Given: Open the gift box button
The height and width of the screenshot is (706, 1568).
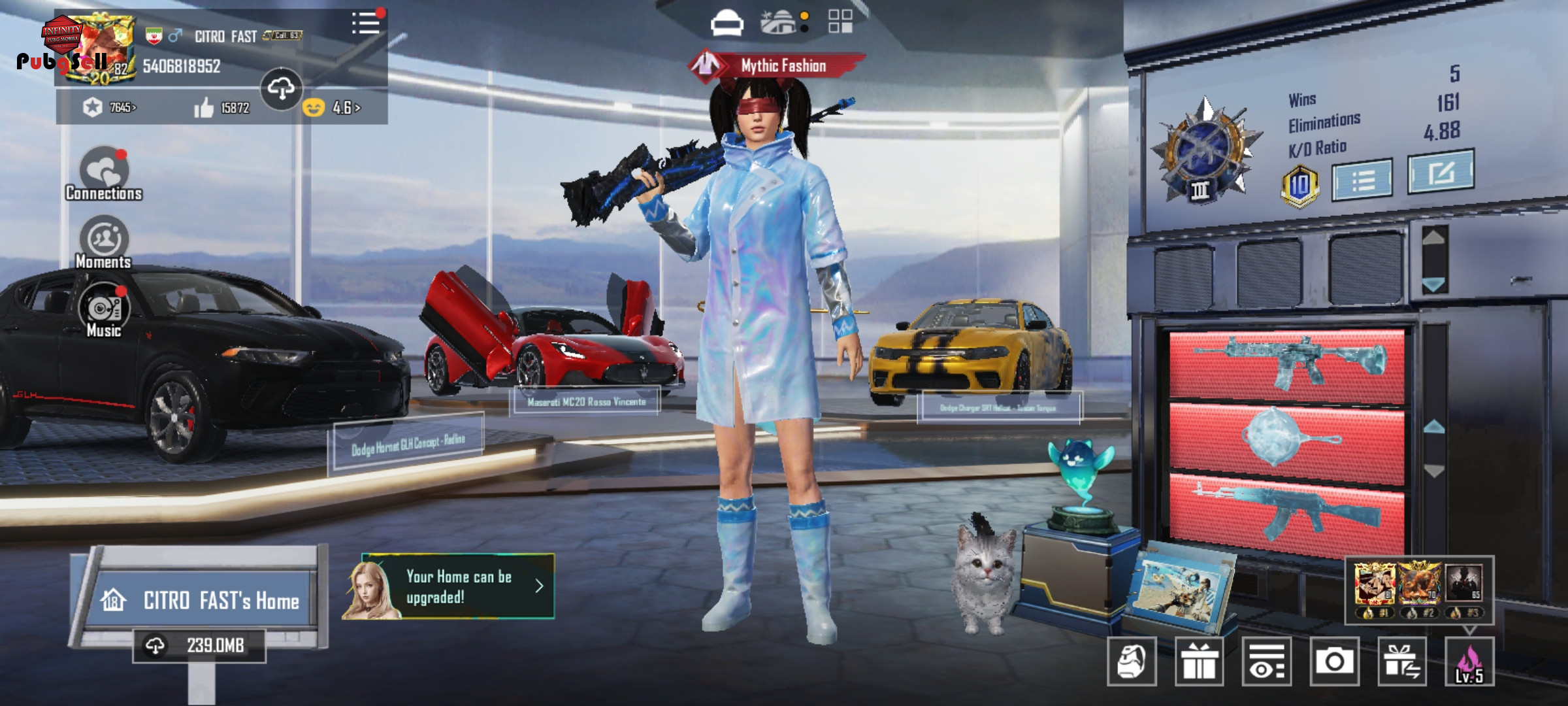Looking at the screenshot, I should pos(1199,662).
